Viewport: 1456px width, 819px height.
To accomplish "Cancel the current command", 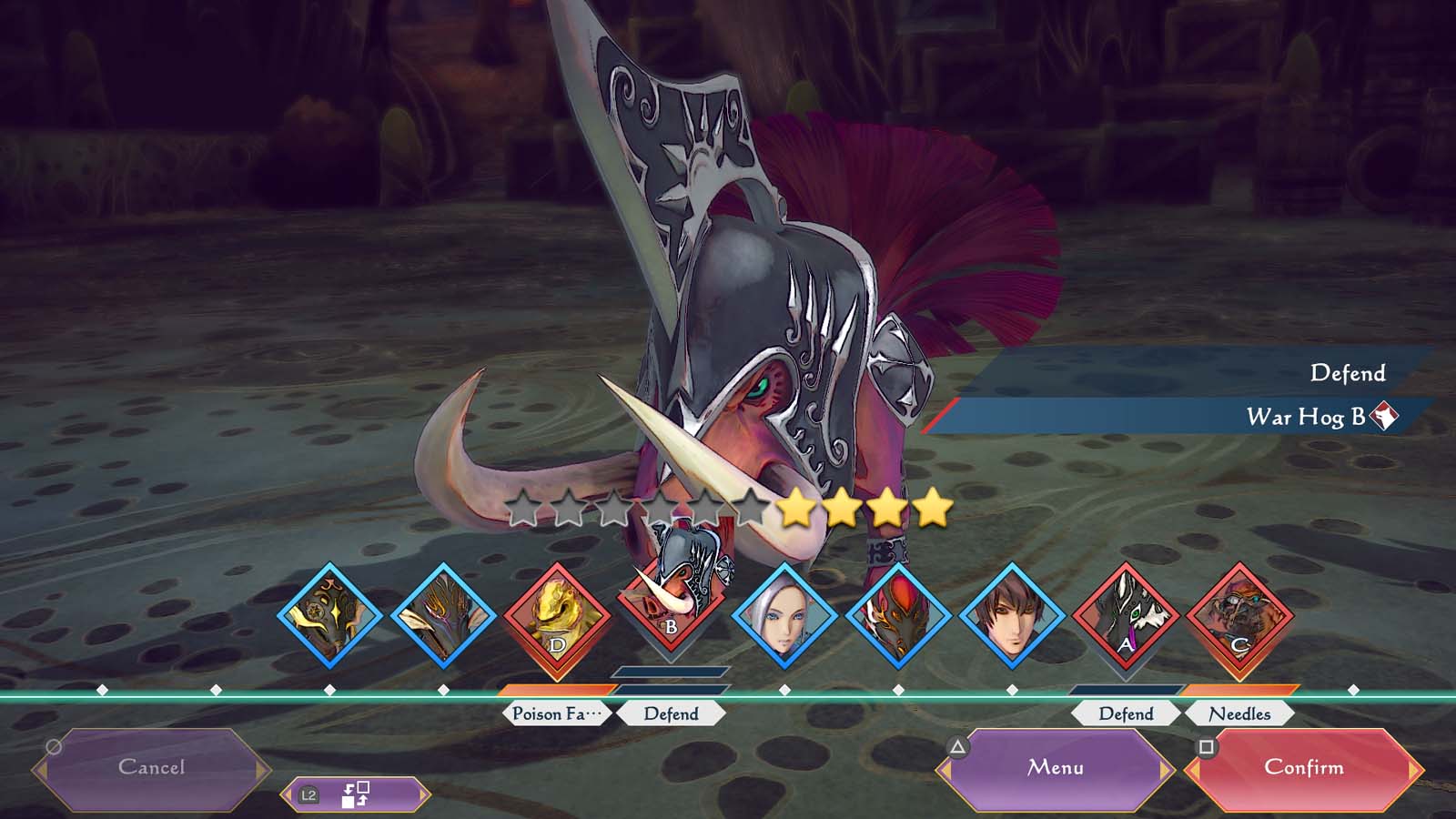I will (x=151, y=768).
